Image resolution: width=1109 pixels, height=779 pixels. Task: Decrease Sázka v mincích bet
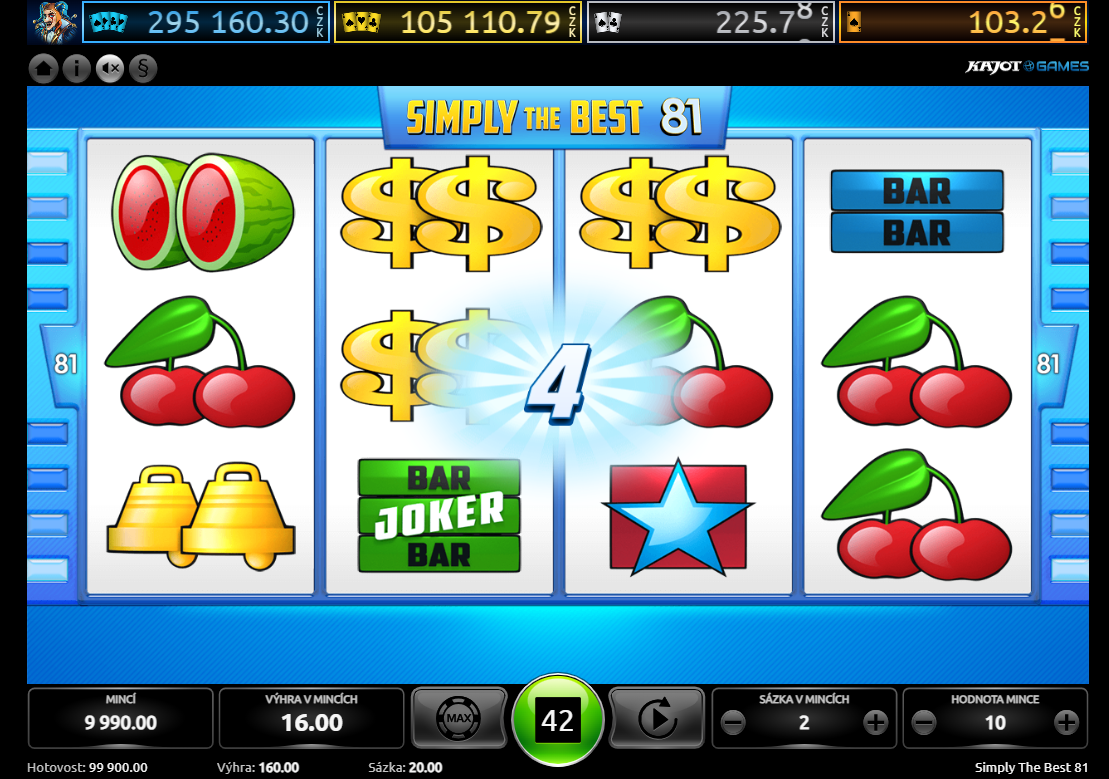pyautogui.click(x=734, y=722)
